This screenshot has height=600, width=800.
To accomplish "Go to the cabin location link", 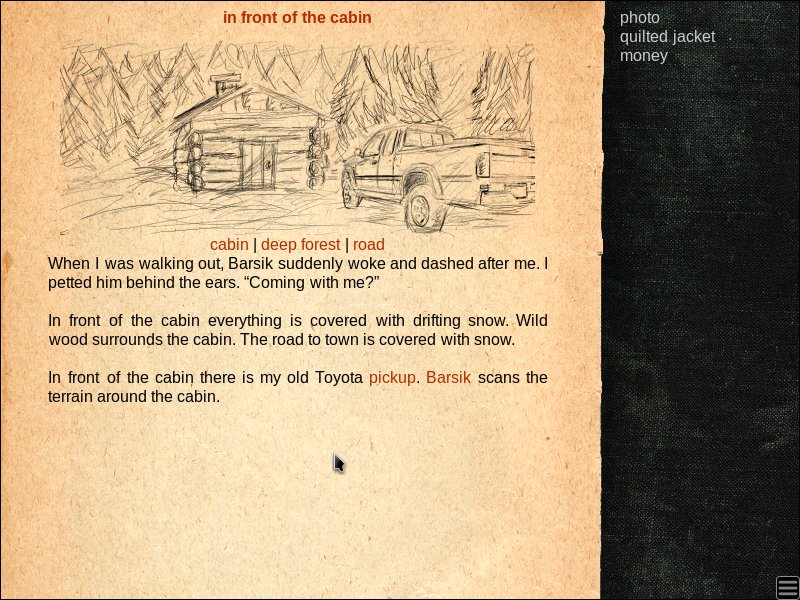I will (229, 245).
